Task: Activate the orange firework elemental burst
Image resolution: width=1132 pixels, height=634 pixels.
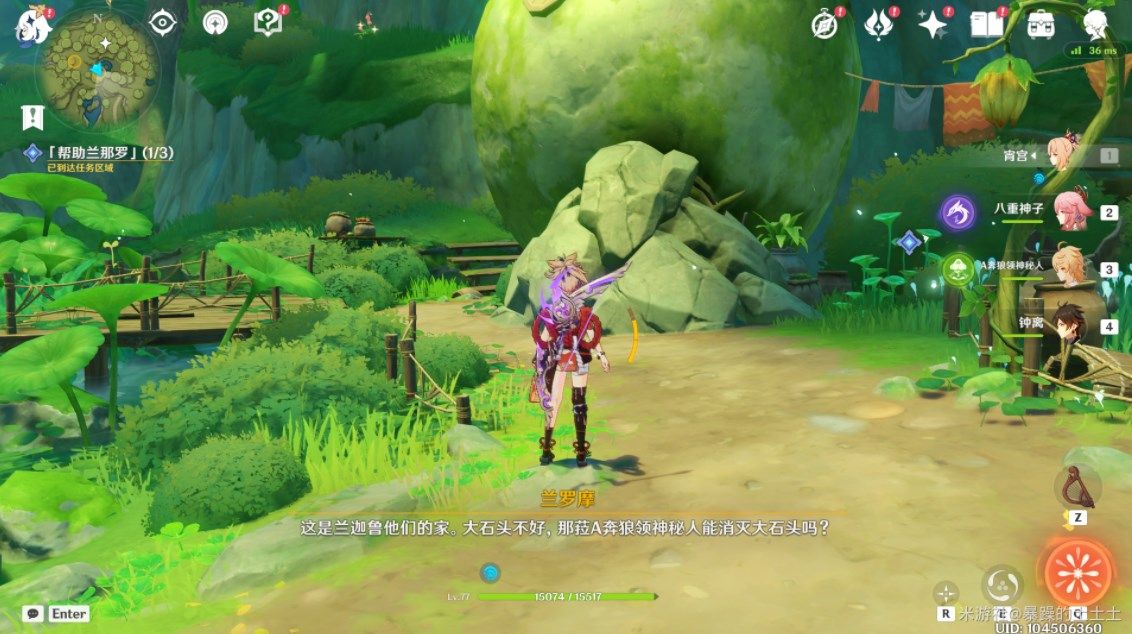Action: 1077,573
